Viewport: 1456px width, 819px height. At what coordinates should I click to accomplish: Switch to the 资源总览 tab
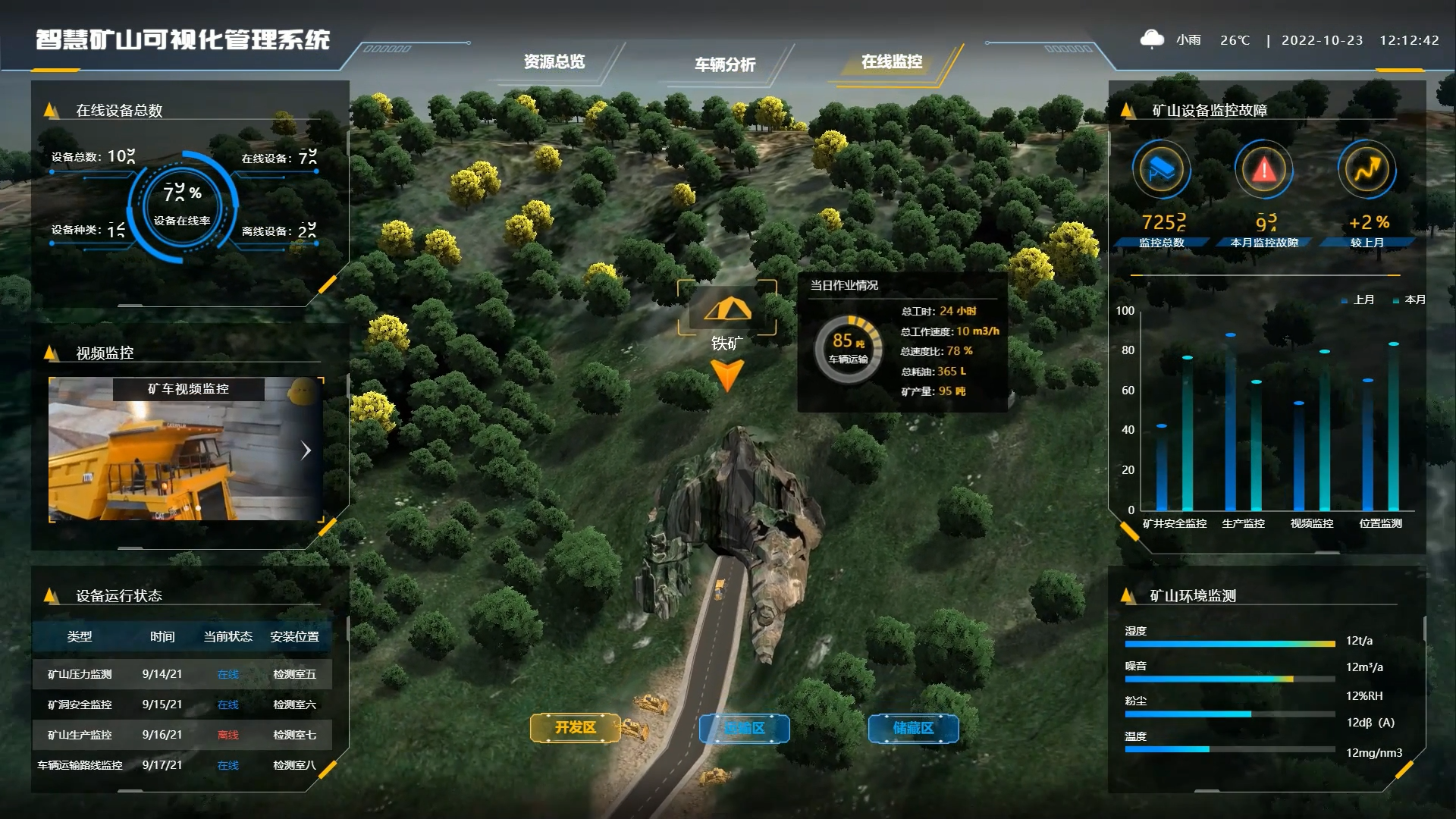554,62
